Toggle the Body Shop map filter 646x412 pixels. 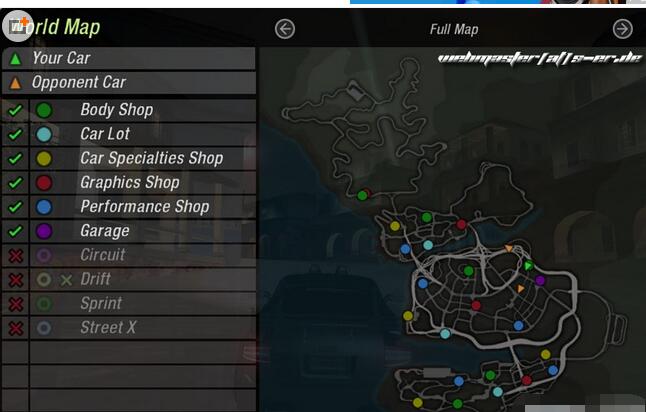pyautogui.click(x=15, y=110)
